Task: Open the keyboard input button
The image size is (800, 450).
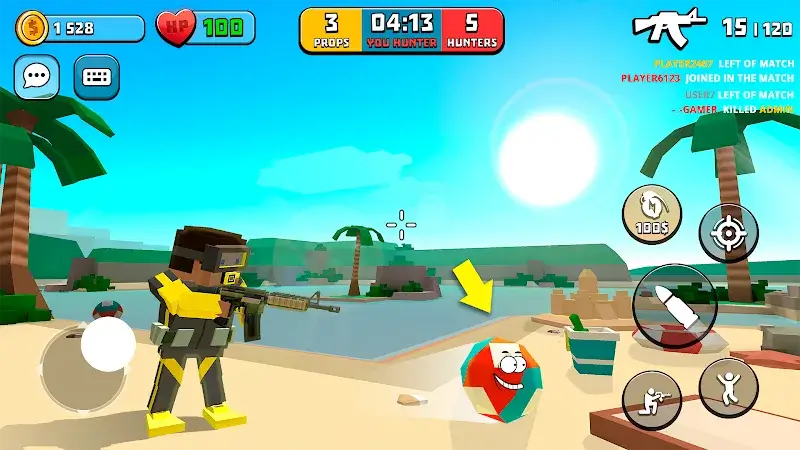Action: [96, 77]
